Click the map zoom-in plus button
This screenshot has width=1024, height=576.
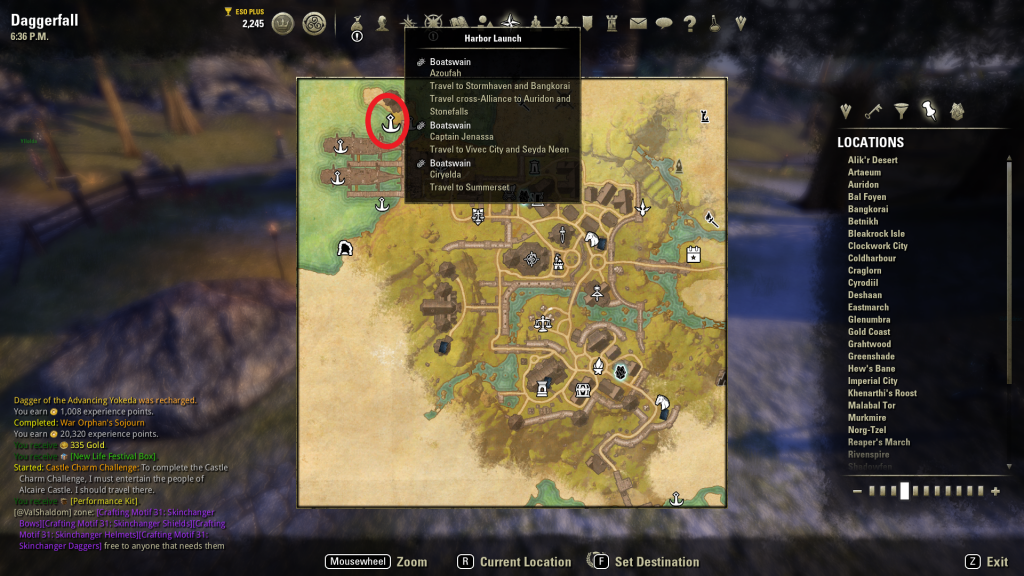click(x=995, y=491)
